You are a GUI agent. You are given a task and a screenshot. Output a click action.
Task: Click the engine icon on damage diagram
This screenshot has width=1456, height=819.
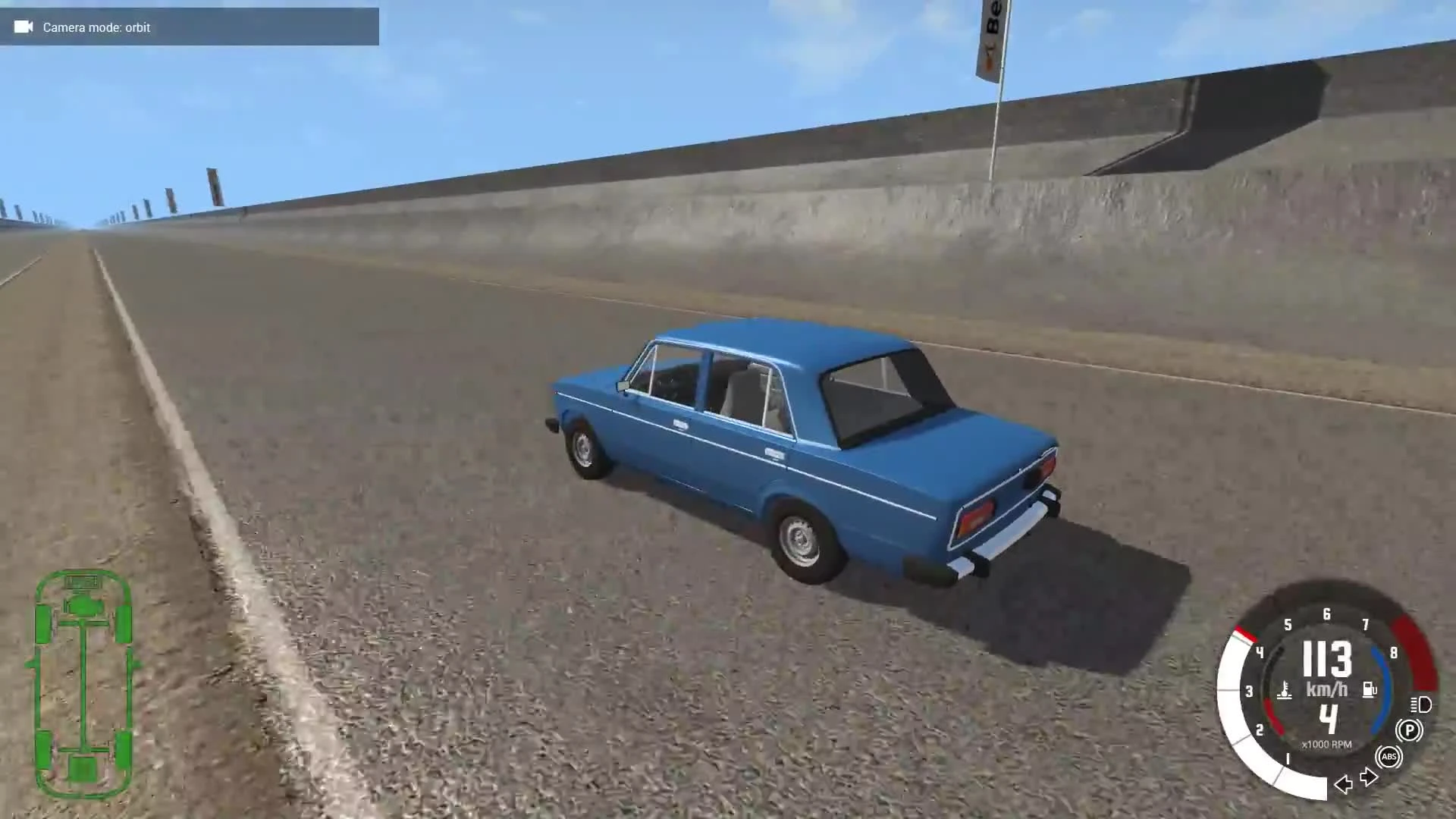86,607
